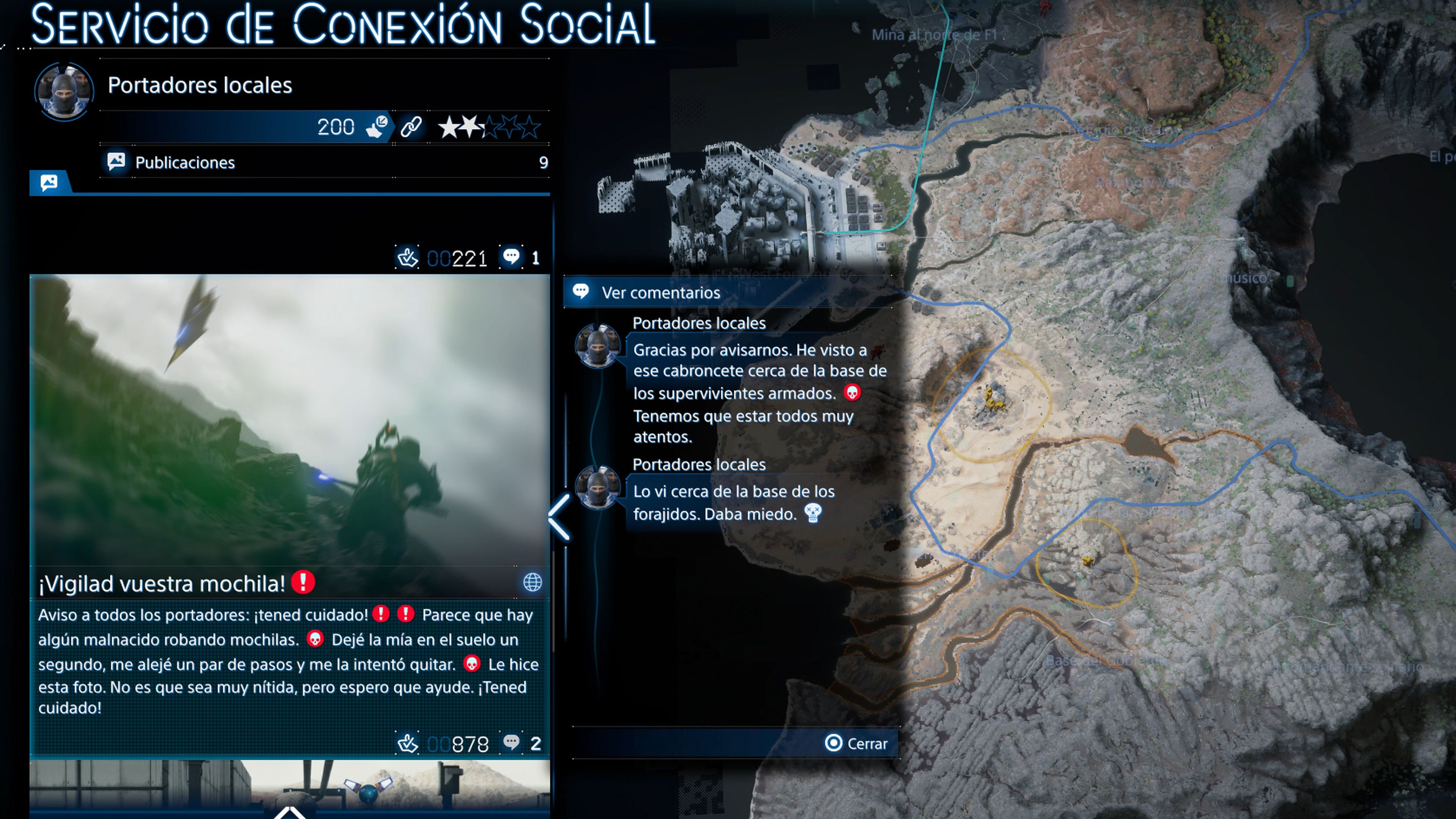Close the comments panel with Cerrar
Viewport: 1456px width, 819px height.
[856, 743]
